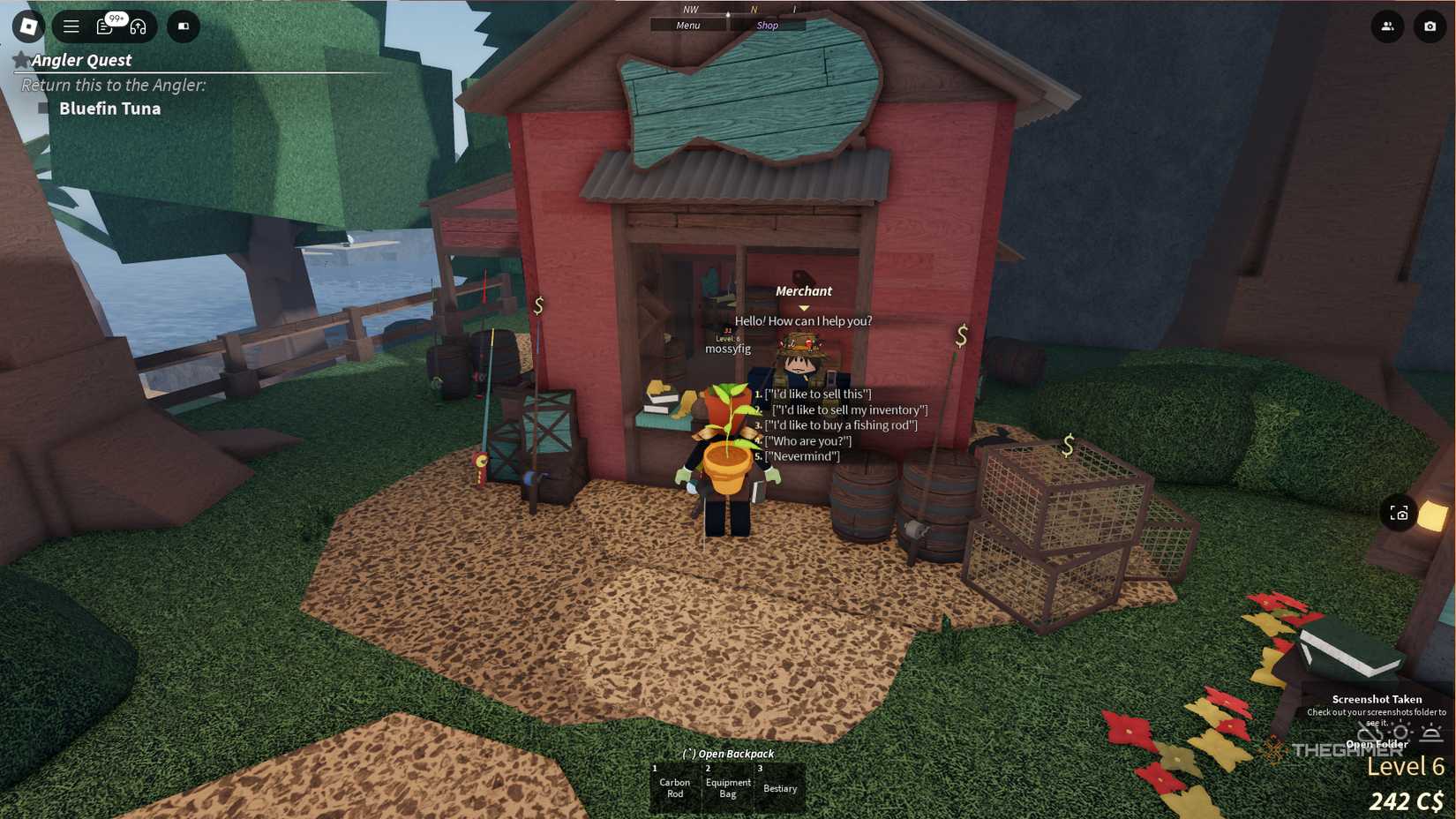1456x819 pixels.
Task: Open the friends icon at top-right
Action: coord(1388,27)
